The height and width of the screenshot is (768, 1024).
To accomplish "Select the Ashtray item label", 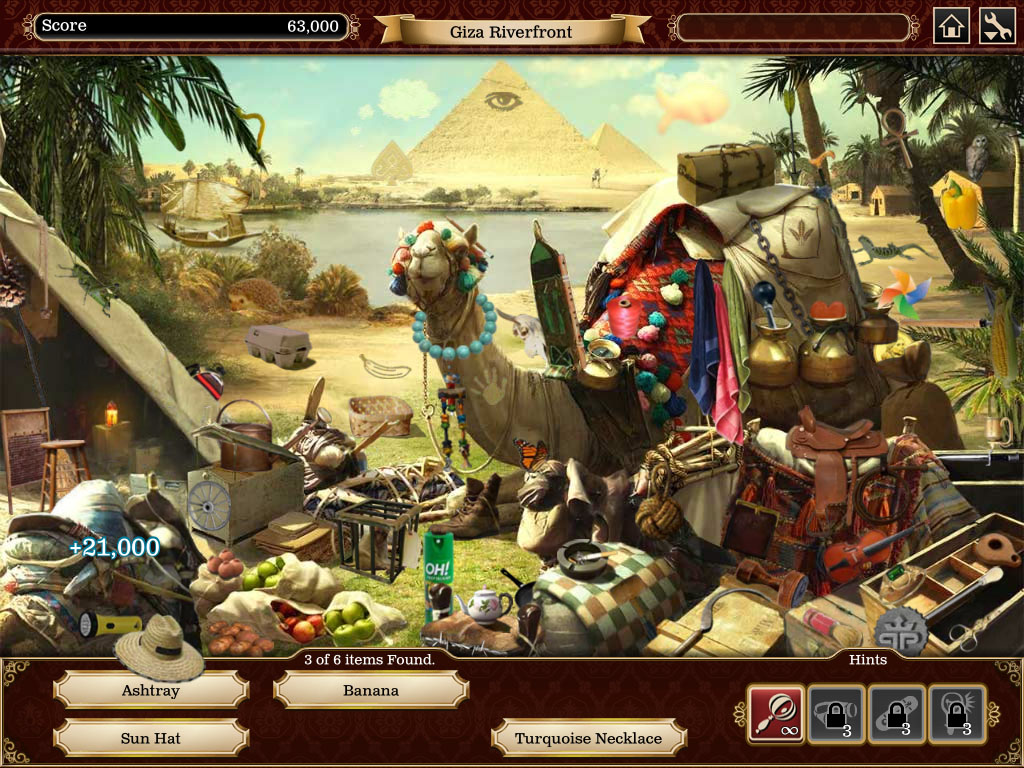I will click(x=151, y=690).
